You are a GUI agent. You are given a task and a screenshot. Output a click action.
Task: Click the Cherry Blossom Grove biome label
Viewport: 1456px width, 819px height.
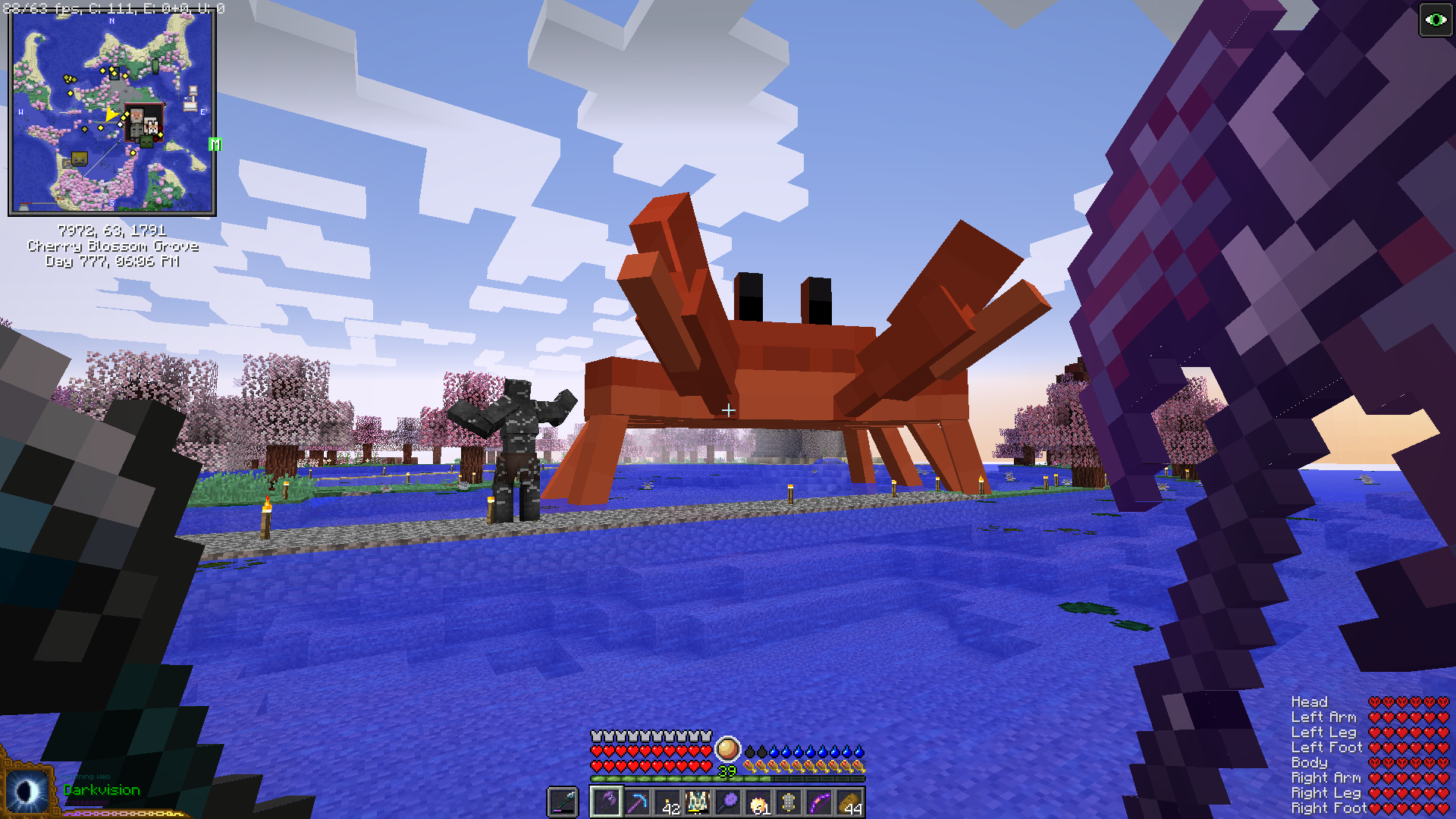click(112, 246)
